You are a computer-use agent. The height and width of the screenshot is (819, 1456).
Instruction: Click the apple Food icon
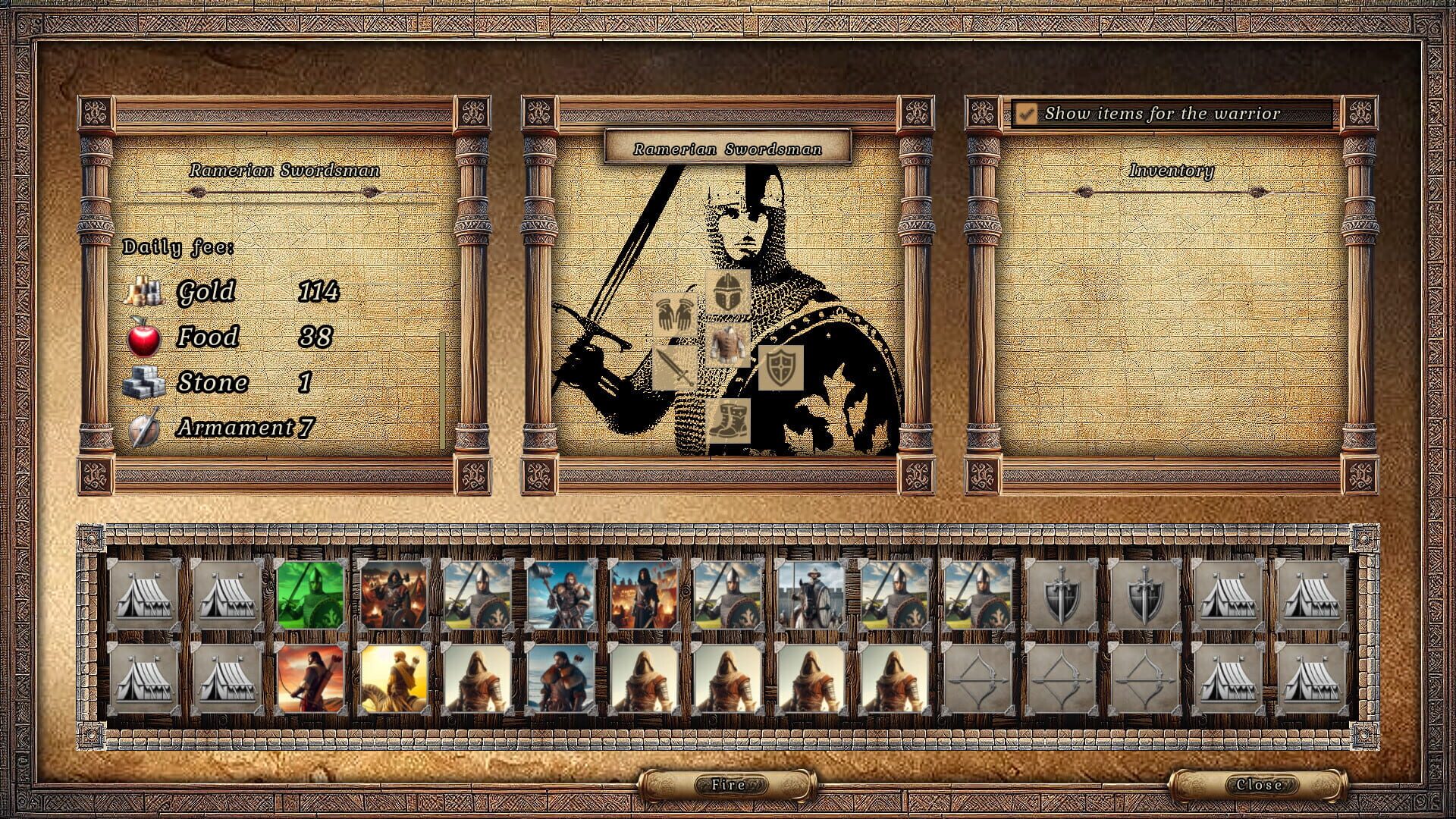click(144, 335)
